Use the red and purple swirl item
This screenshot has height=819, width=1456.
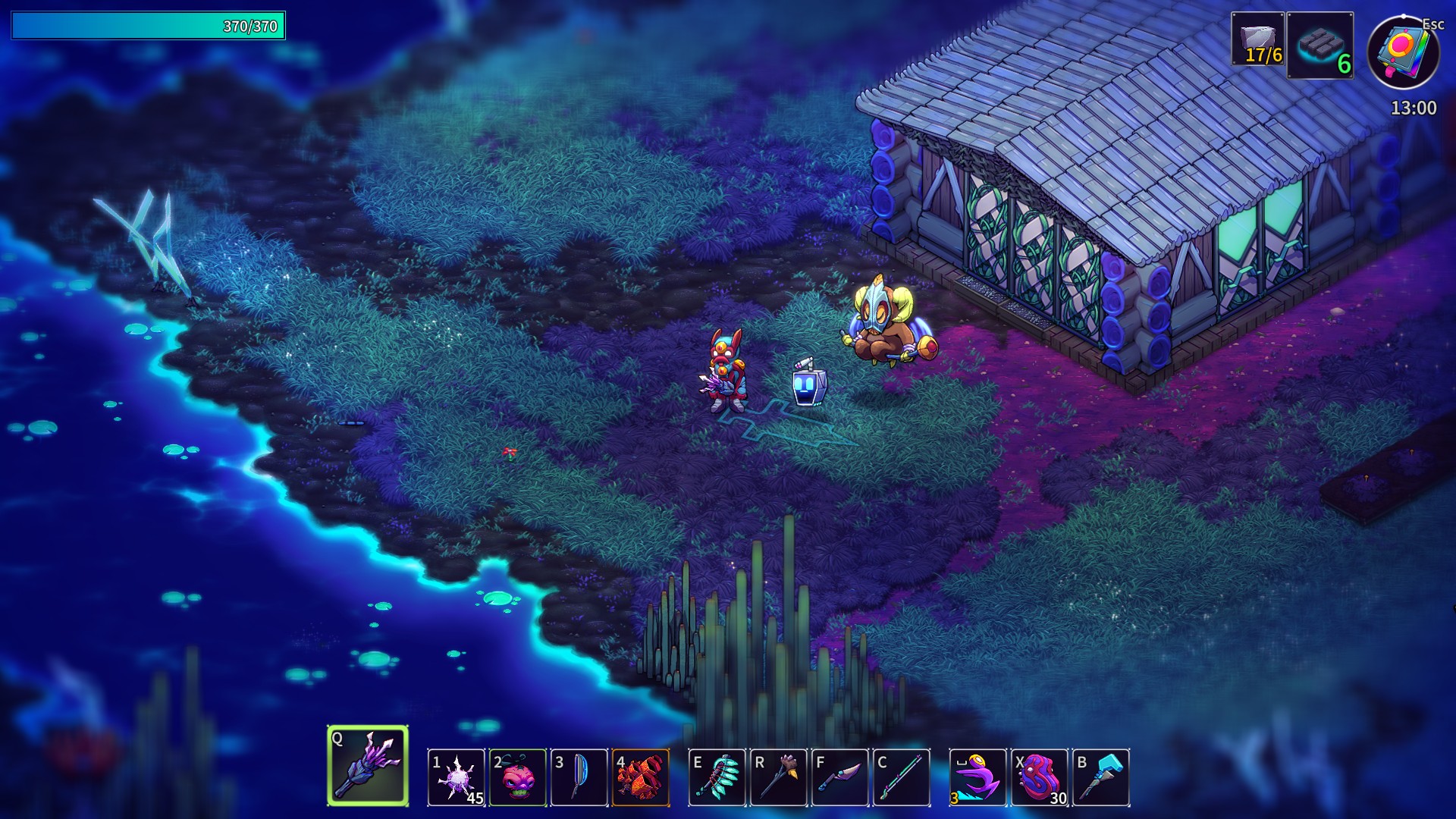tap(1040, 777)
